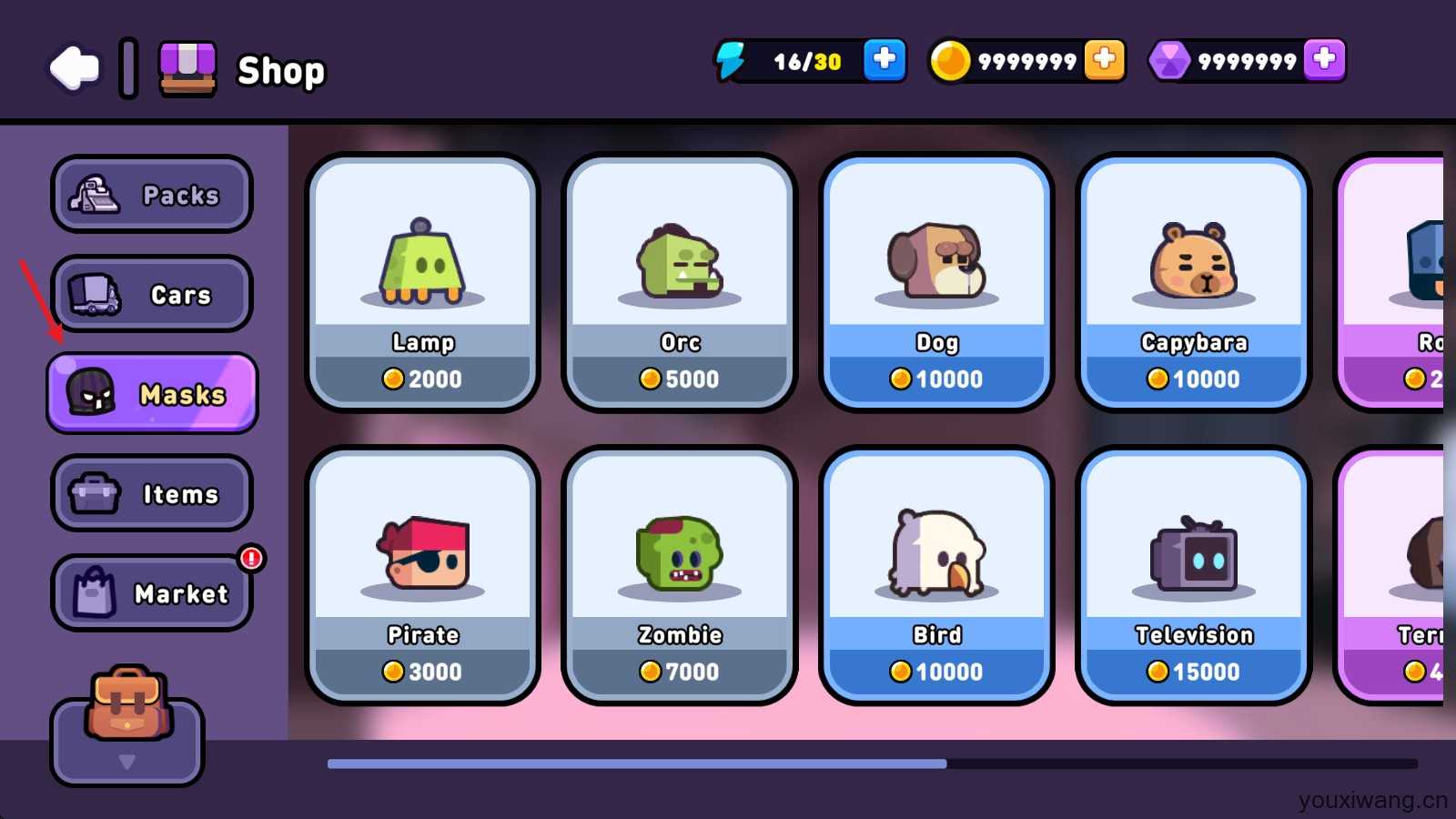Image resolution: width=1456 pixels, height=819 pixels.
Task: Buy more coins with the orange plus
Action: pos(1104,61)
